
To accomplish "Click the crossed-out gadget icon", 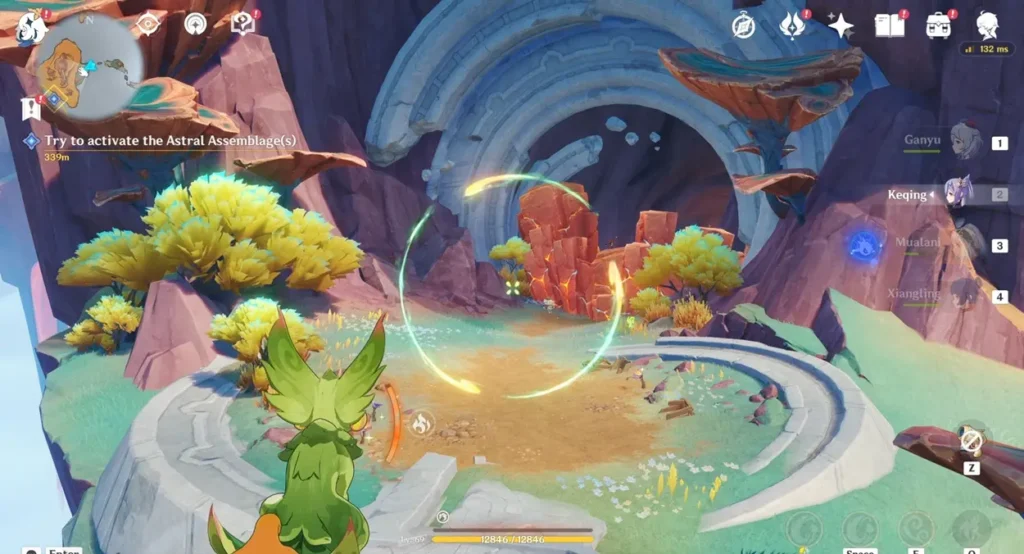I will [970, 440].
